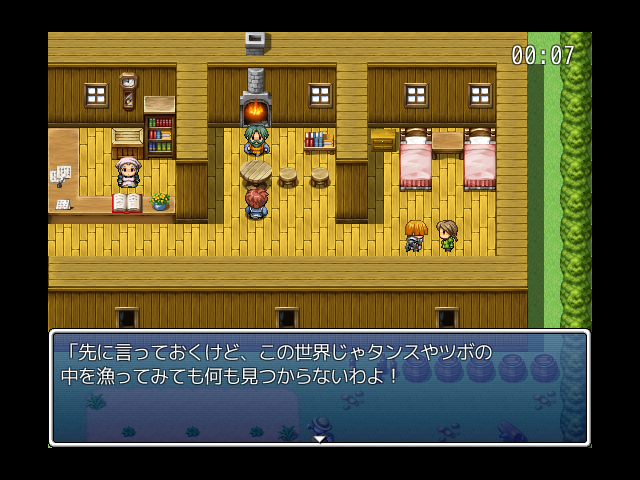The image size is (640, 480).
Task: Click the dialogue continue arrow indicator
Action: 319,438
